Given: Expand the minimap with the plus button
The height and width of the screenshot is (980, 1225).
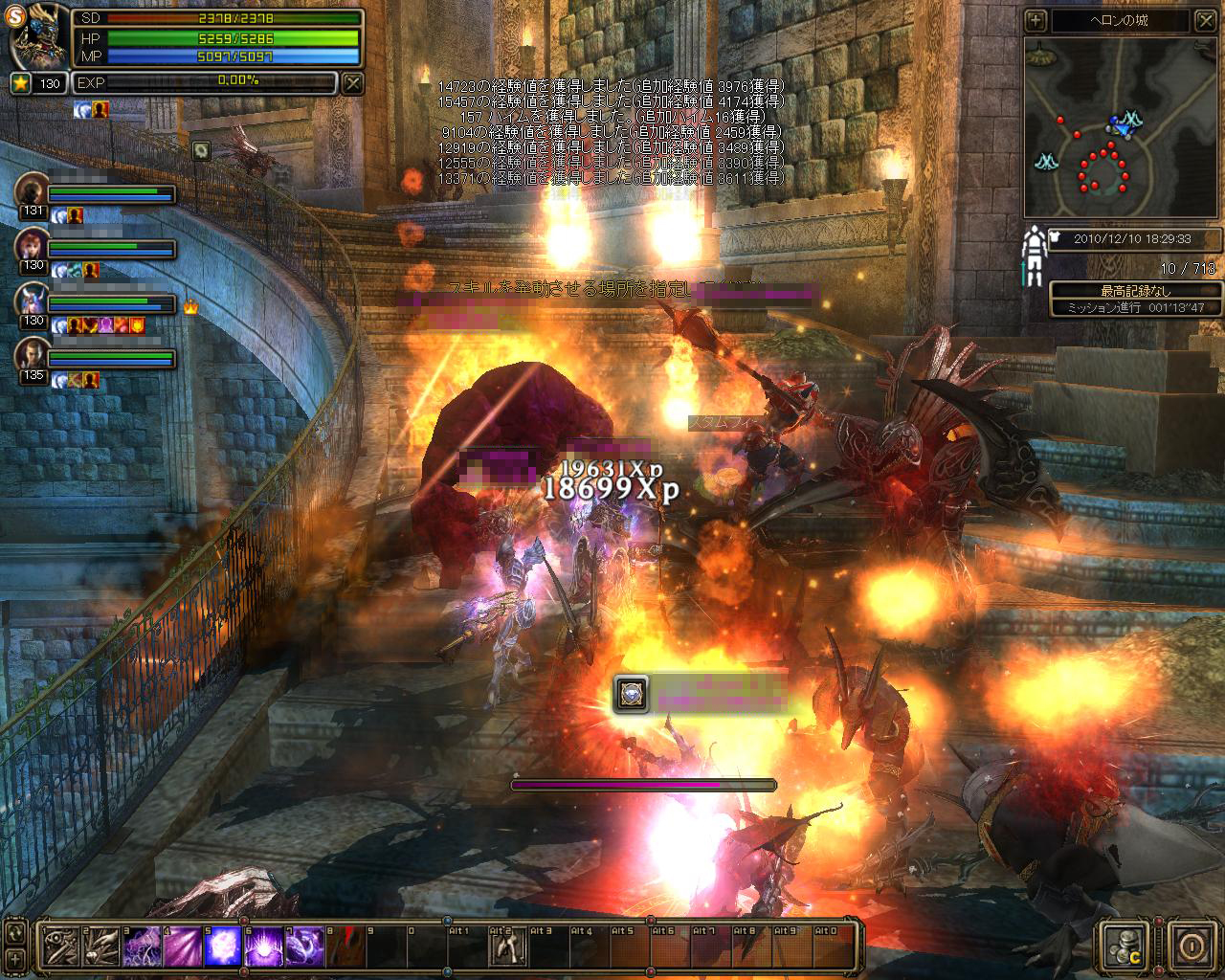Looking at the screenshot, I should coord(1036,20).
